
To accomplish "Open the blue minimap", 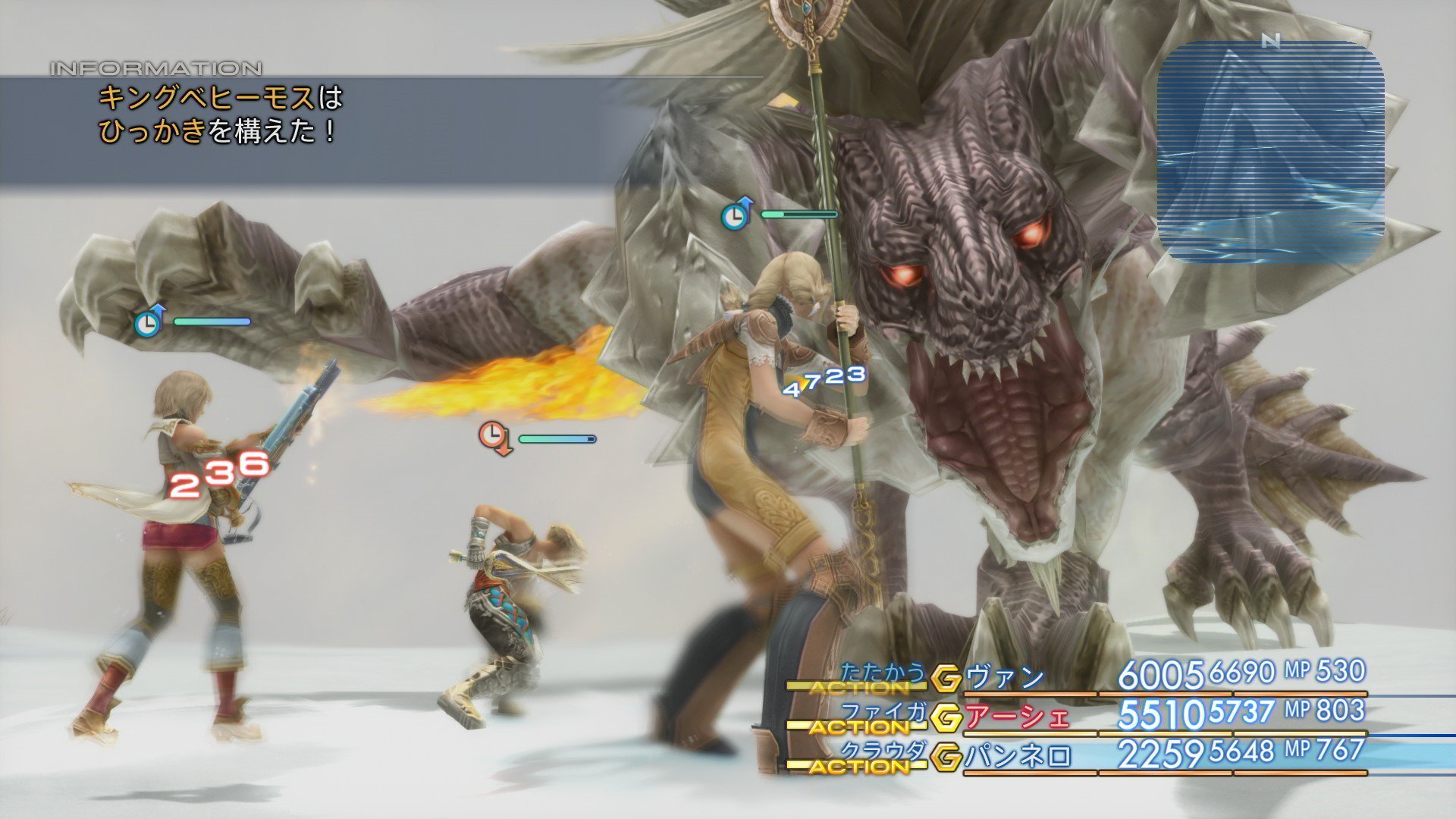I will 1270,152.
